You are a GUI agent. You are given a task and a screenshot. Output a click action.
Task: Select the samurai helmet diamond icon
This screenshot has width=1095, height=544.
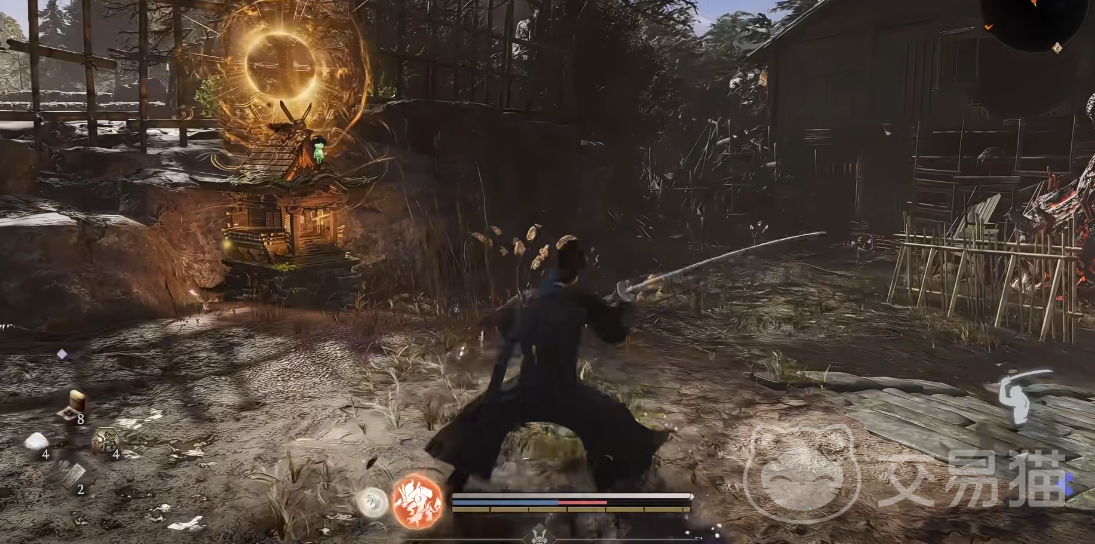(x=540, y=534)
